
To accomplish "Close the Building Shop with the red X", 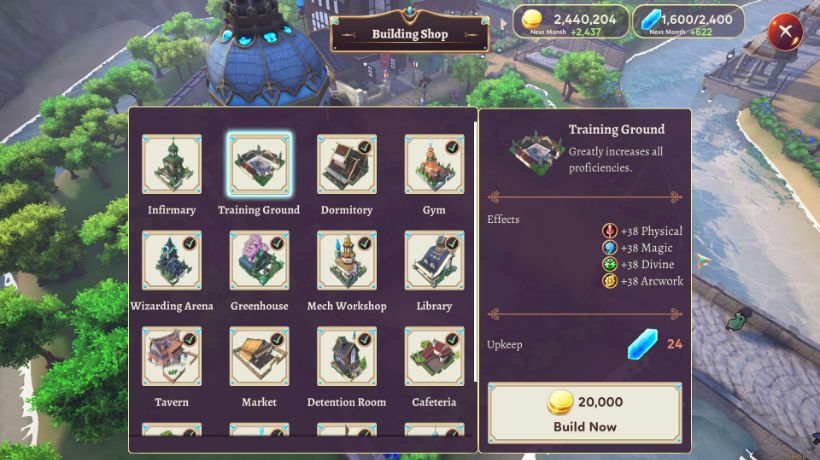I will (785, 34).
